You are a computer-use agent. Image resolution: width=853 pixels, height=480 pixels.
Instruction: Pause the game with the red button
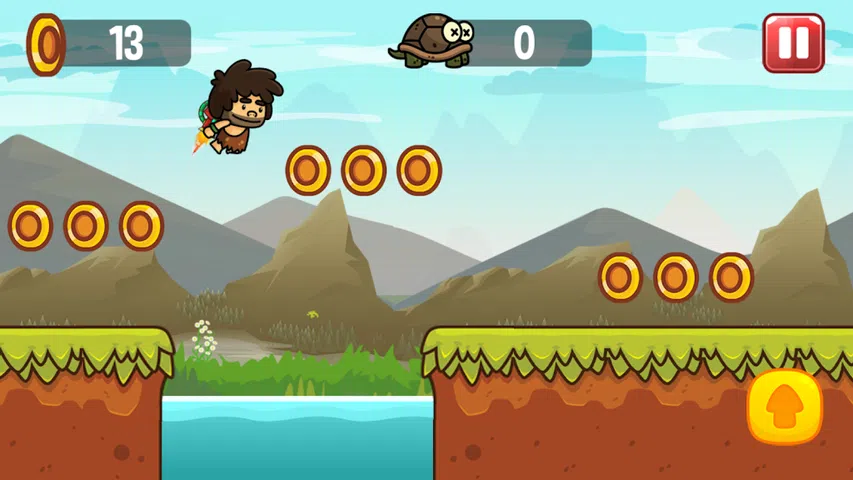793,43
